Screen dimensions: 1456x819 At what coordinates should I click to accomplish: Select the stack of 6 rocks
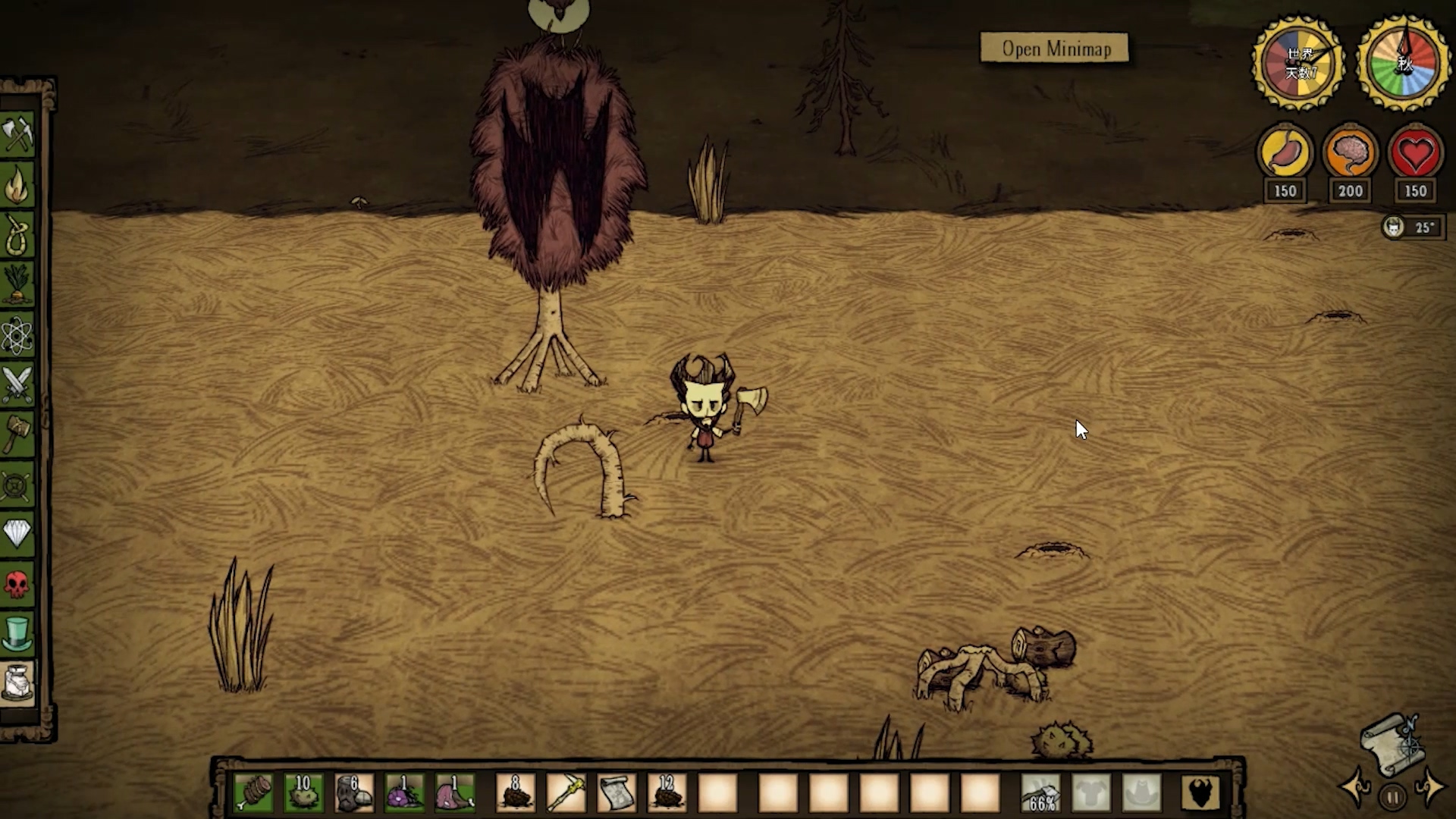click(353, 793)
